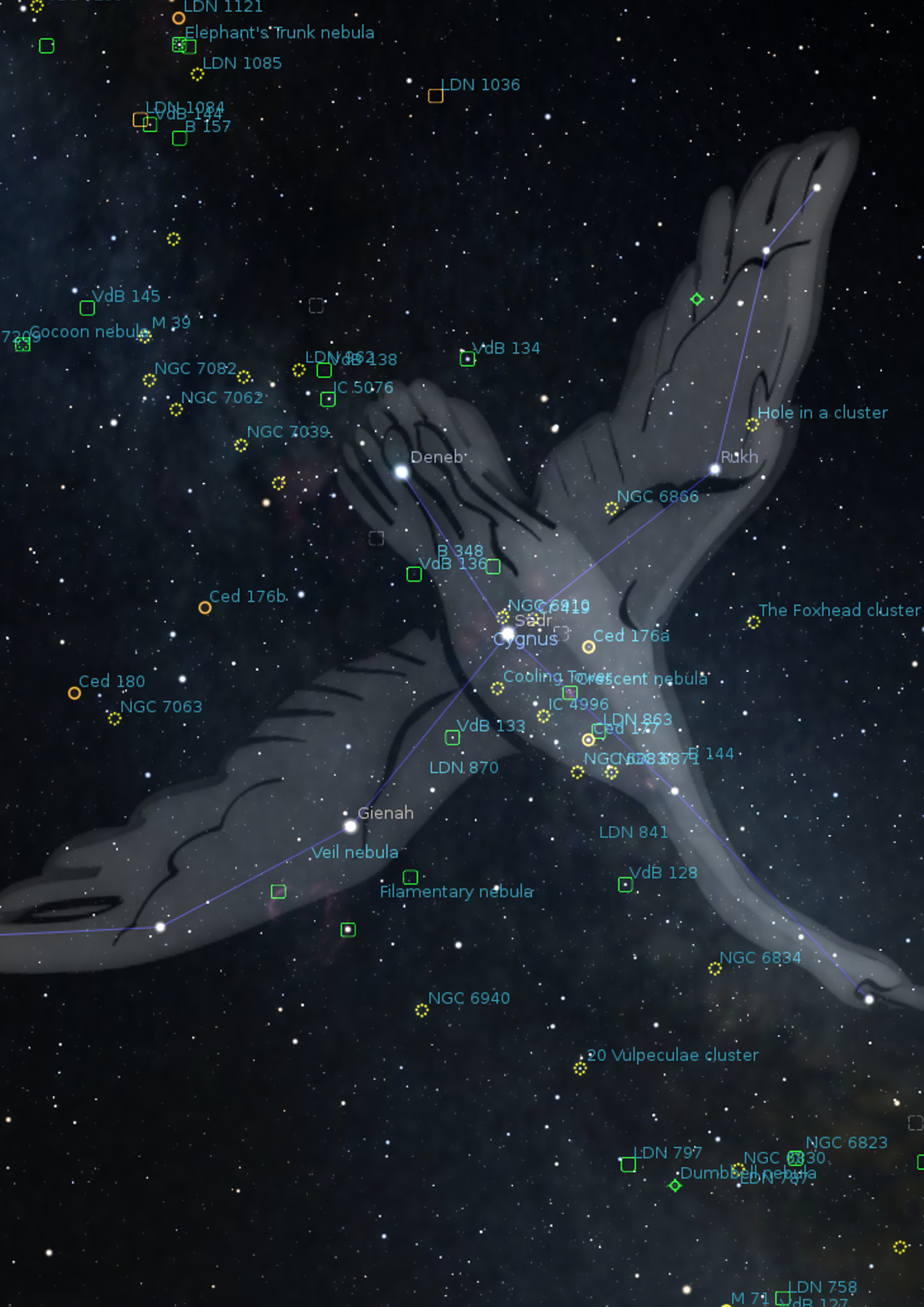Select the LDN 797 square marker
The height and width of the screenshot is (1307, 924).
pos(628,1164)
